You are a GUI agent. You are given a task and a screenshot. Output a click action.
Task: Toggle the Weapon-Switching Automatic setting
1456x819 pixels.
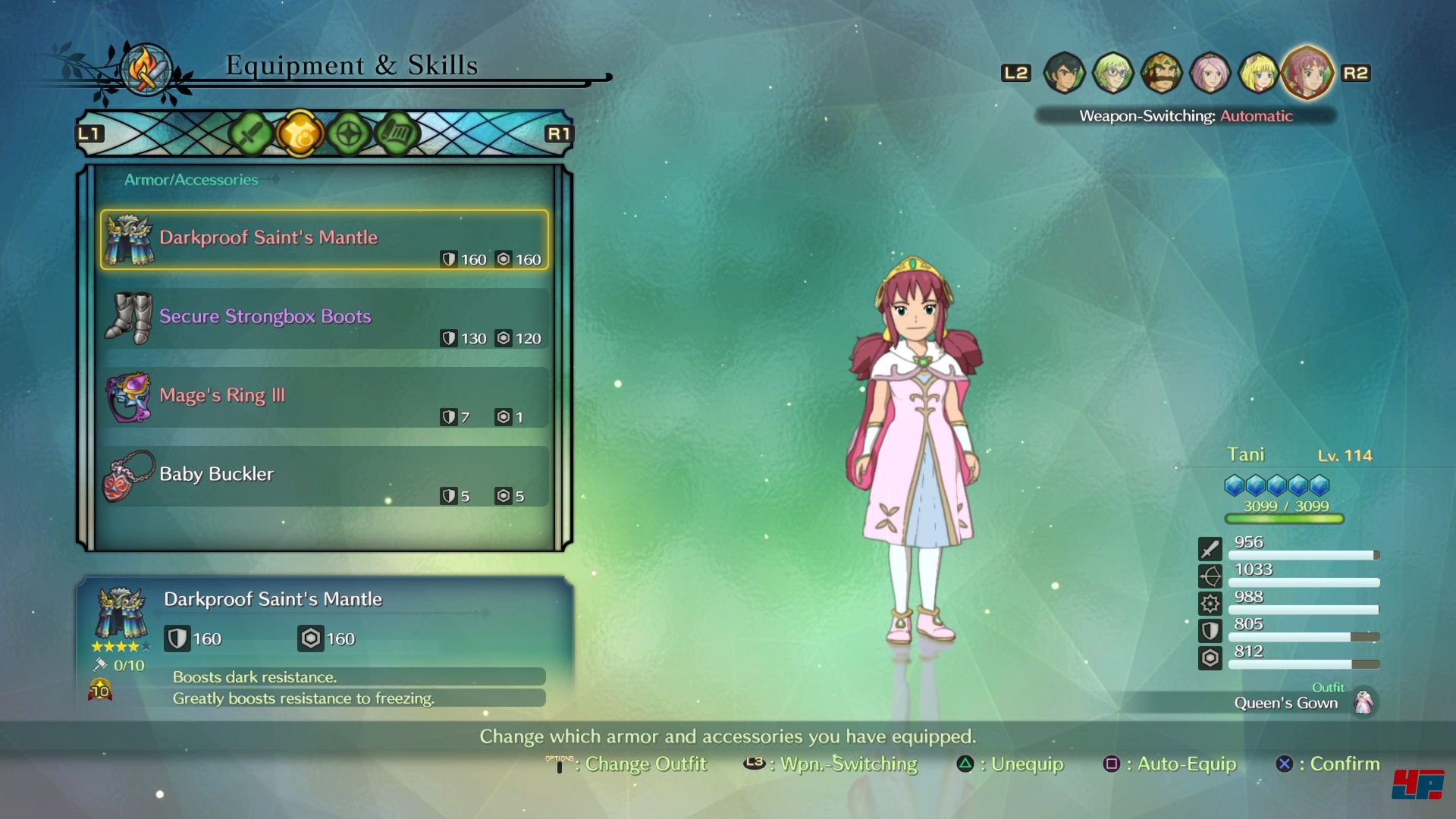[1185, 116]
